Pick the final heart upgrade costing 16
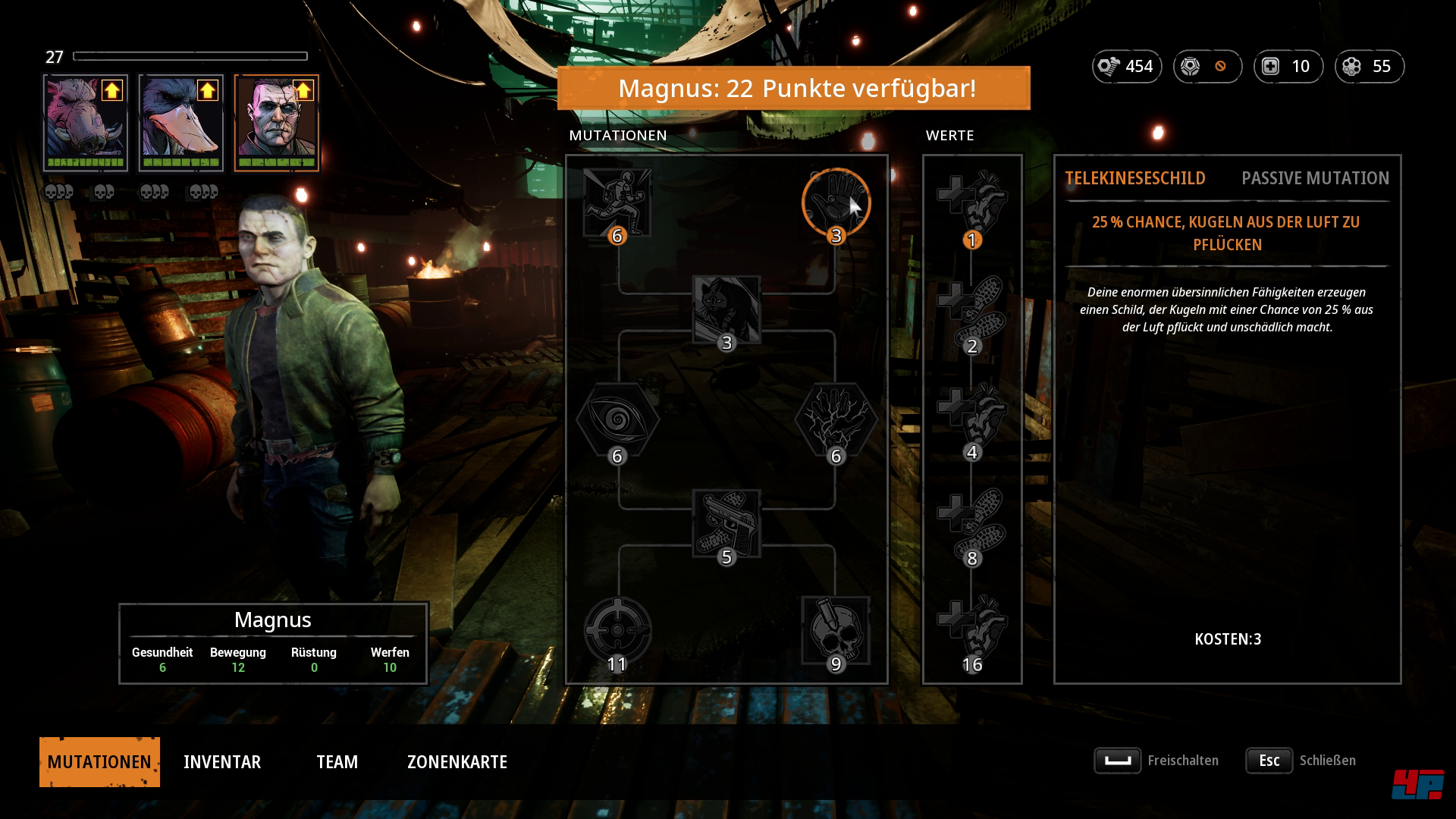1456x819 pixels. [x=972, y=628]
